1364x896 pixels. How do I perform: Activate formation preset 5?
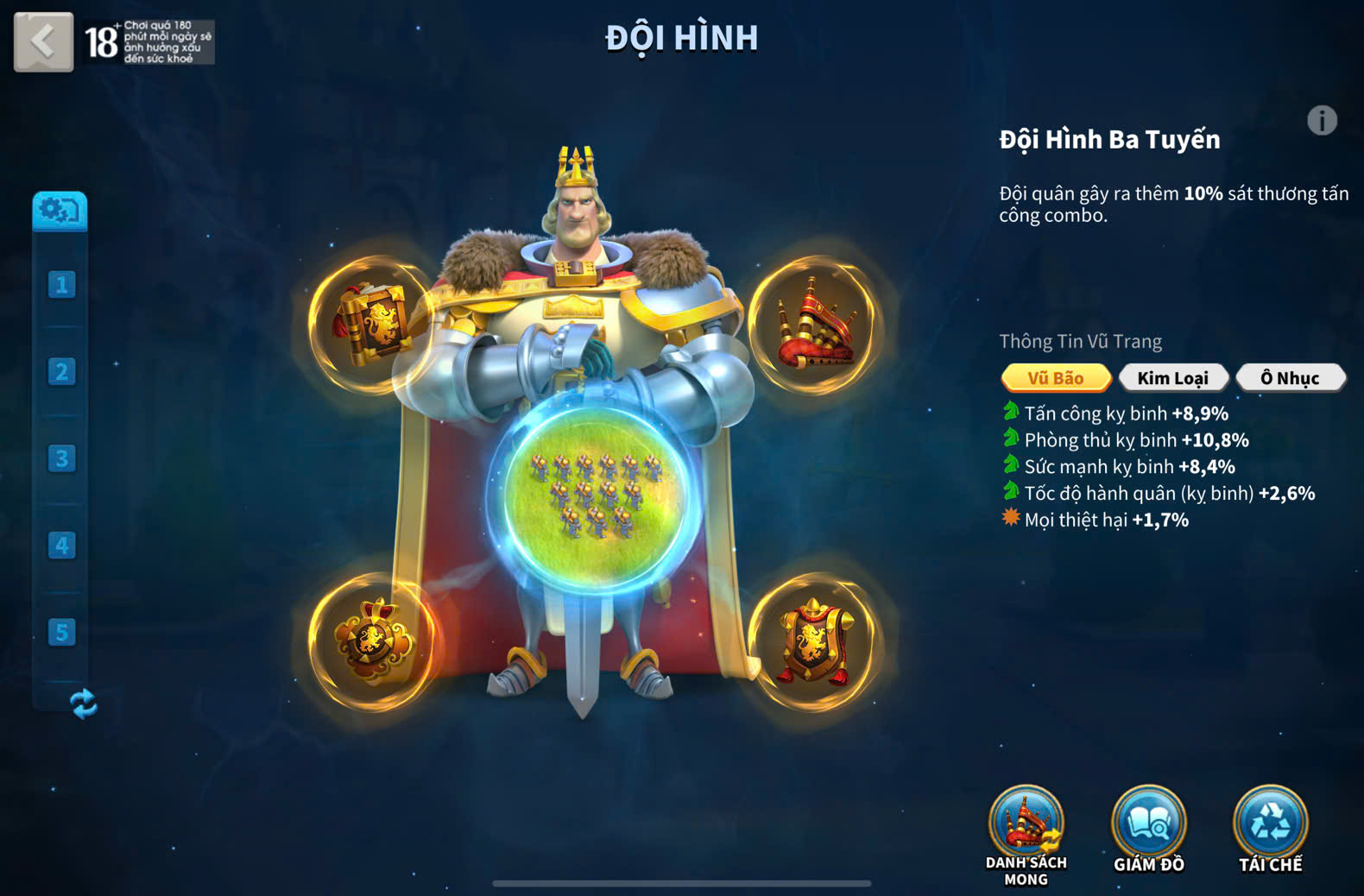61,633
